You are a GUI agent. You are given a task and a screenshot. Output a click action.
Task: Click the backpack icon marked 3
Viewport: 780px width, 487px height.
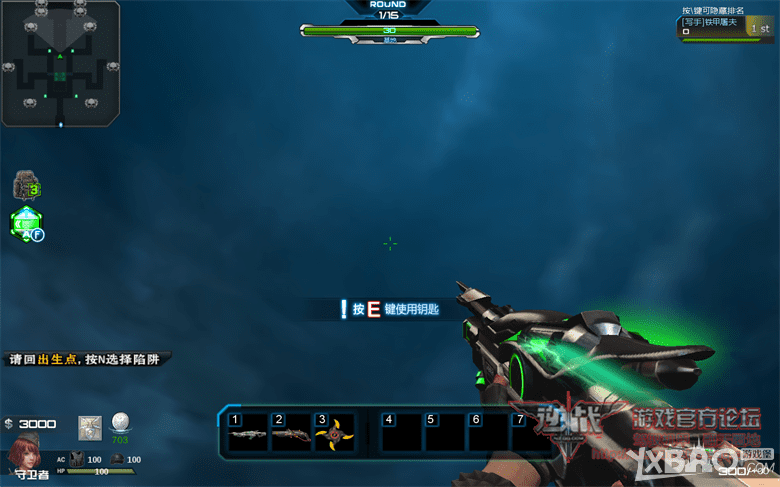(25, 186)
